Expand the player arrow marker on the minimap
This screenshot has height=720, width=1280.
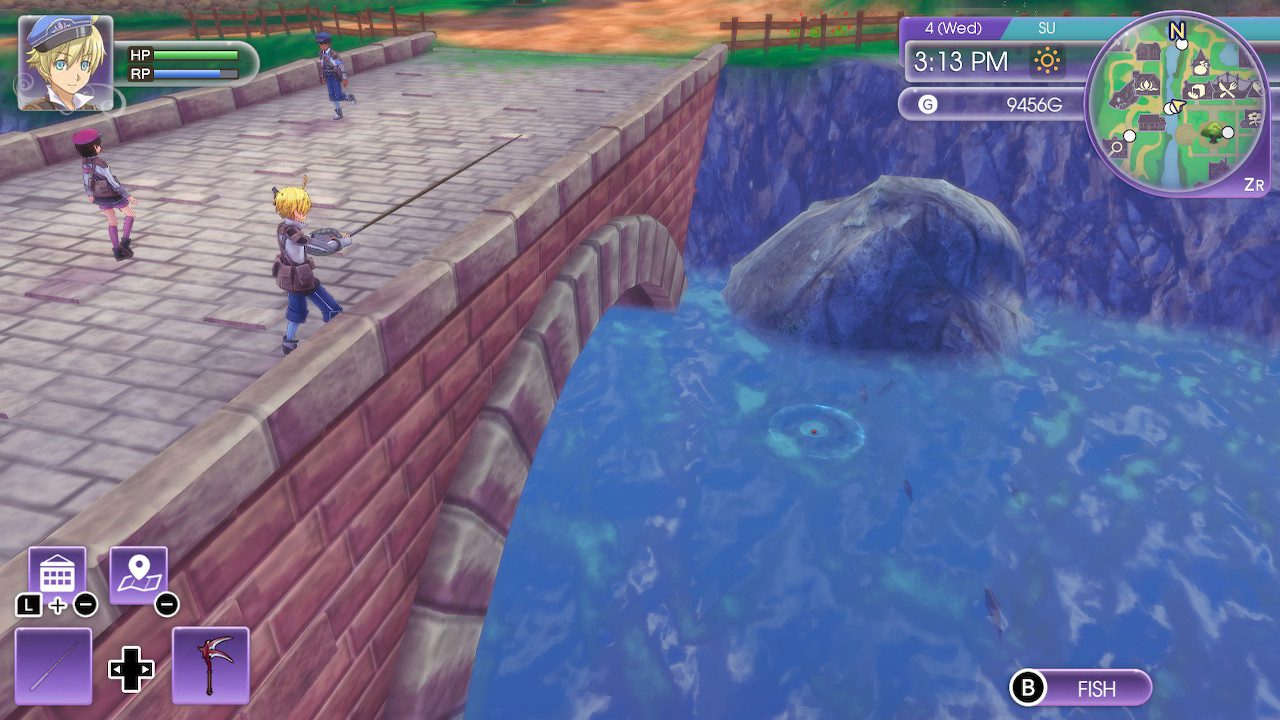point(1175,105)
